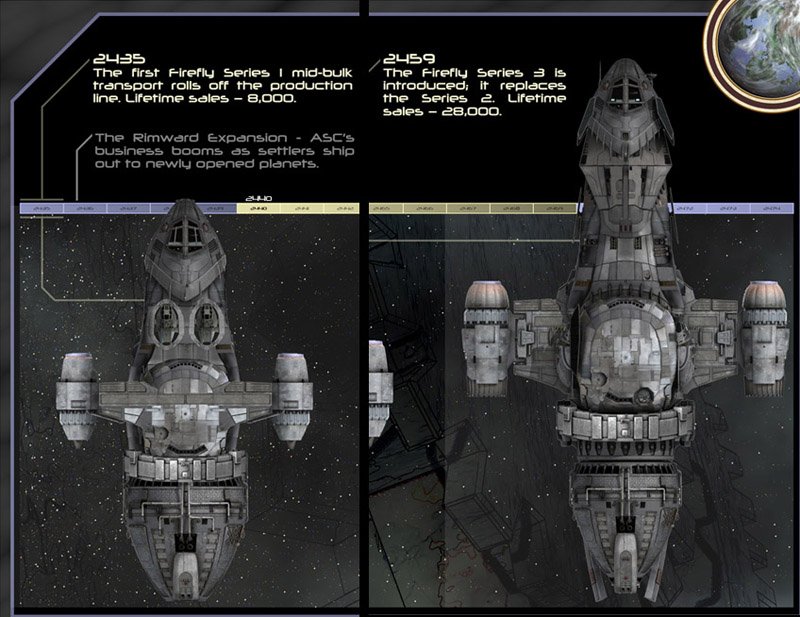Viewport: 800px width, 617px height.
Task: Select the 2435 segment on the timeline
Action: [x=41, y=208]
